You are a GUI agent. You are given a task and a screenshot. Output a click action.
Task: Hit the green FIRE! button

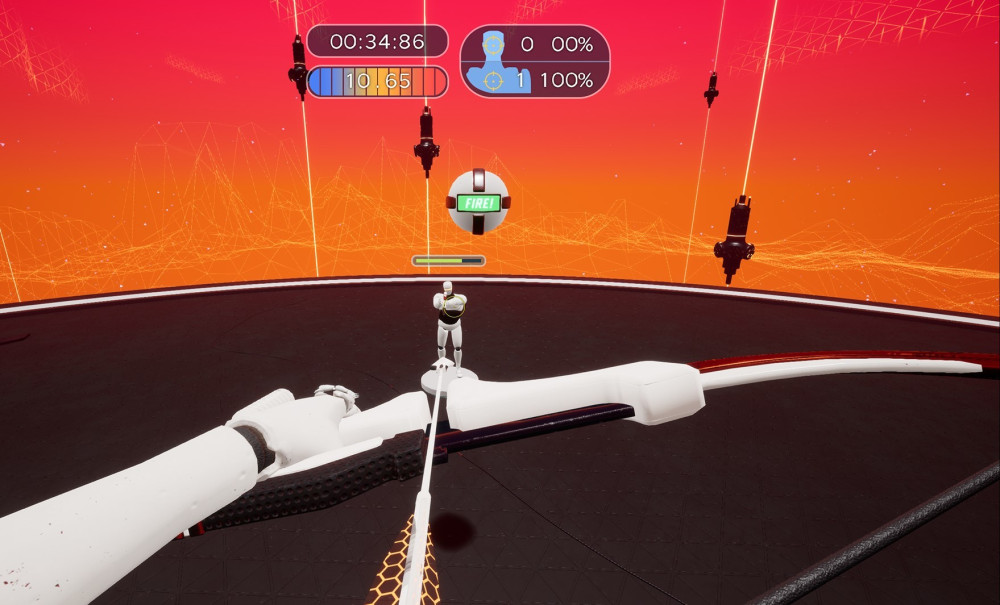coord(478,202)
